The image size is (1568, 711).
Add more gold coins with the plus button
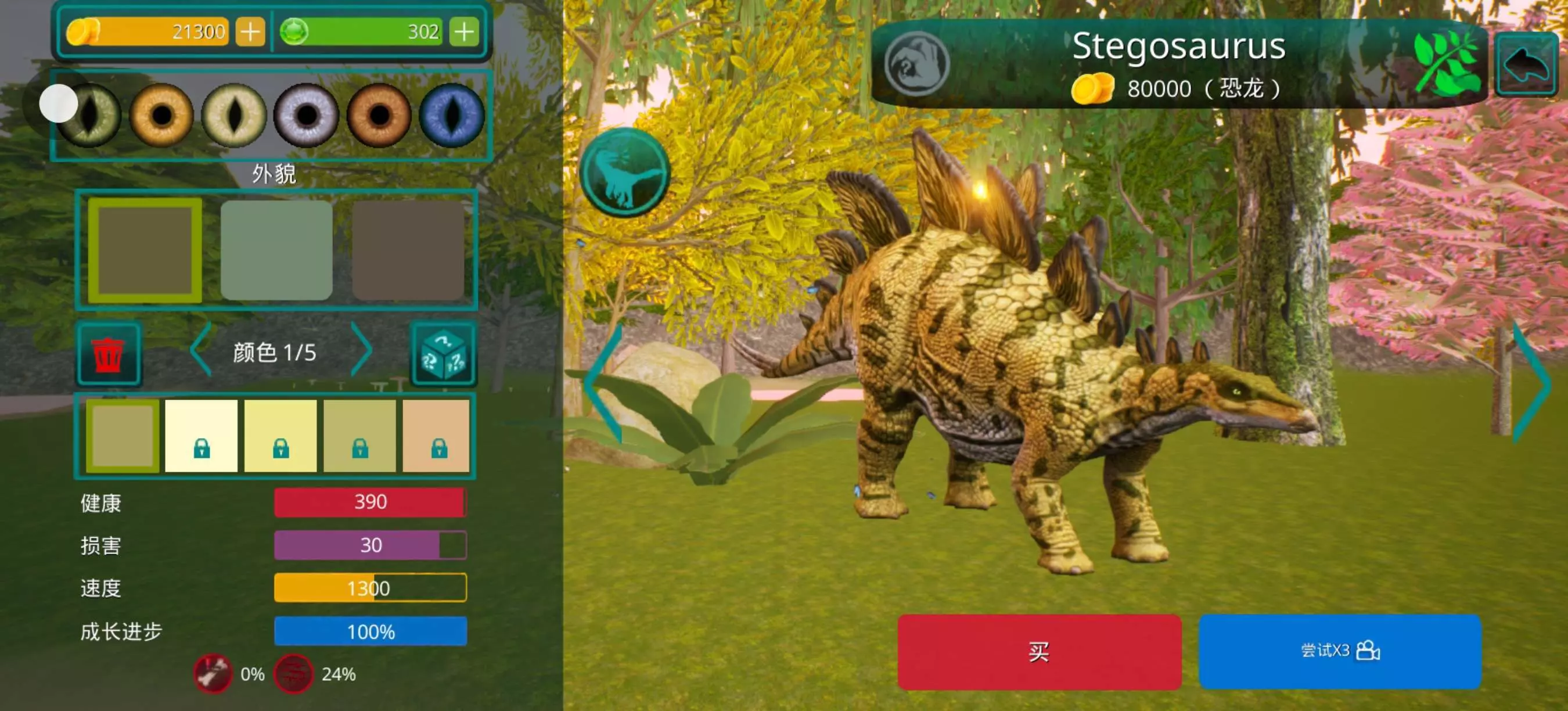click(x=250, y=31)
